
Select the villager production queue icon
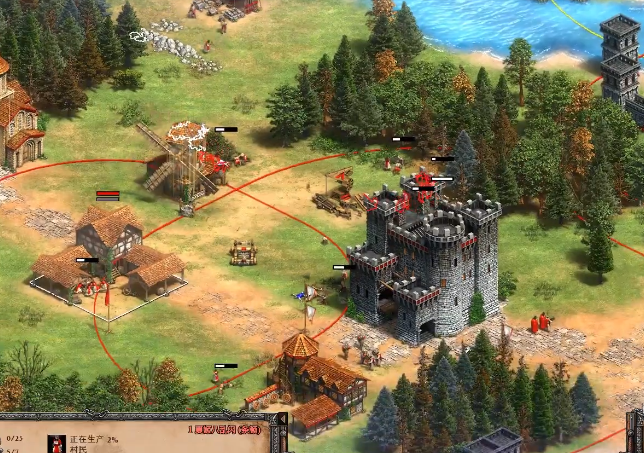tap(55, 443)
